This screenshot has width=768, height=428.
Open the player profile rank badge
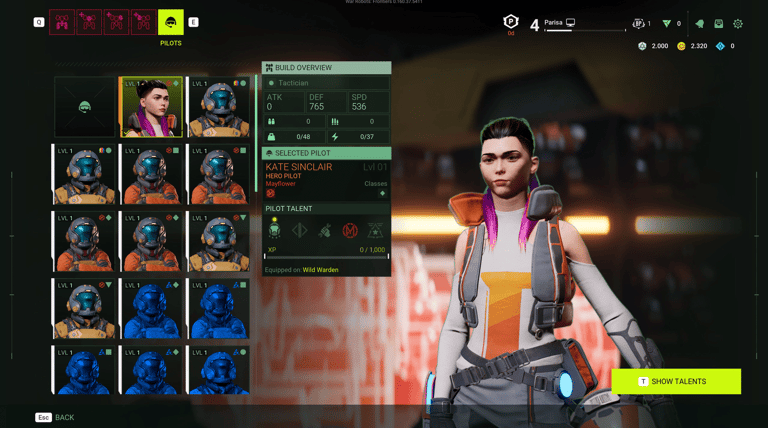coord(510,22)
